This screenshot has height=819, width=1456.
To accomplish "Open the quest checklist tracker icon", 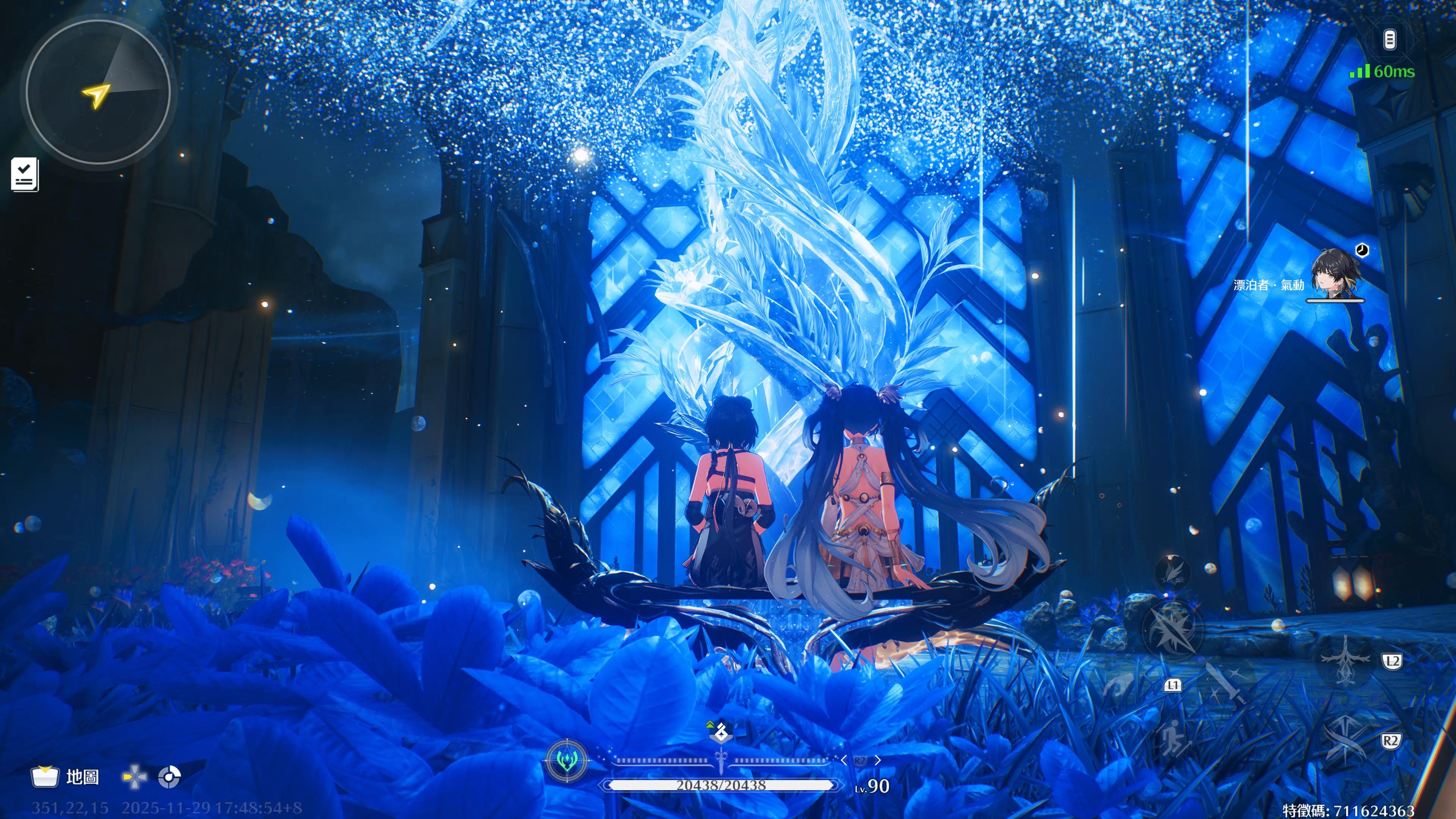I will pos(25,174).
